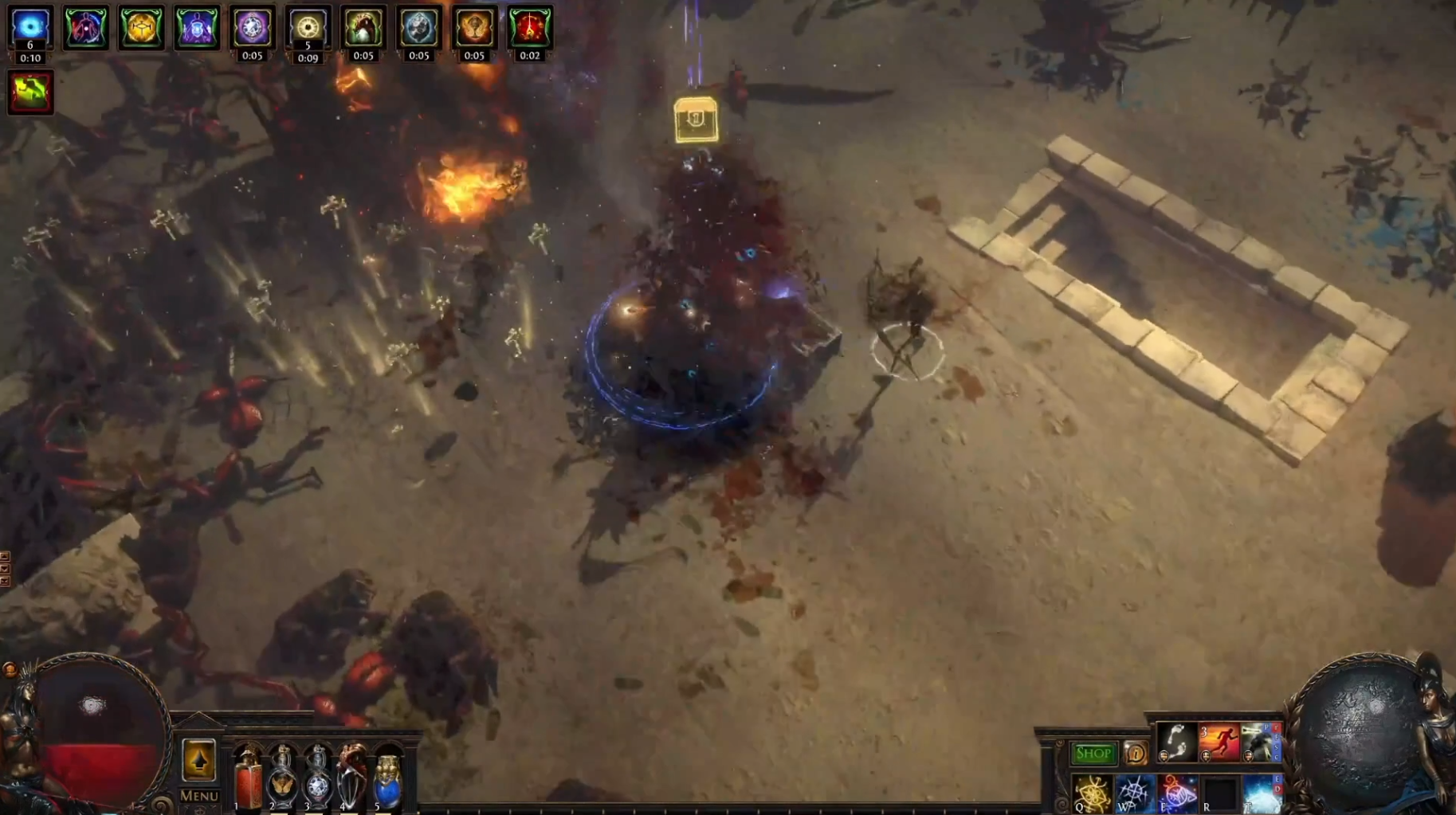Click the golden chest loot marker
The image size is (1456, 815).
point(696,120)
